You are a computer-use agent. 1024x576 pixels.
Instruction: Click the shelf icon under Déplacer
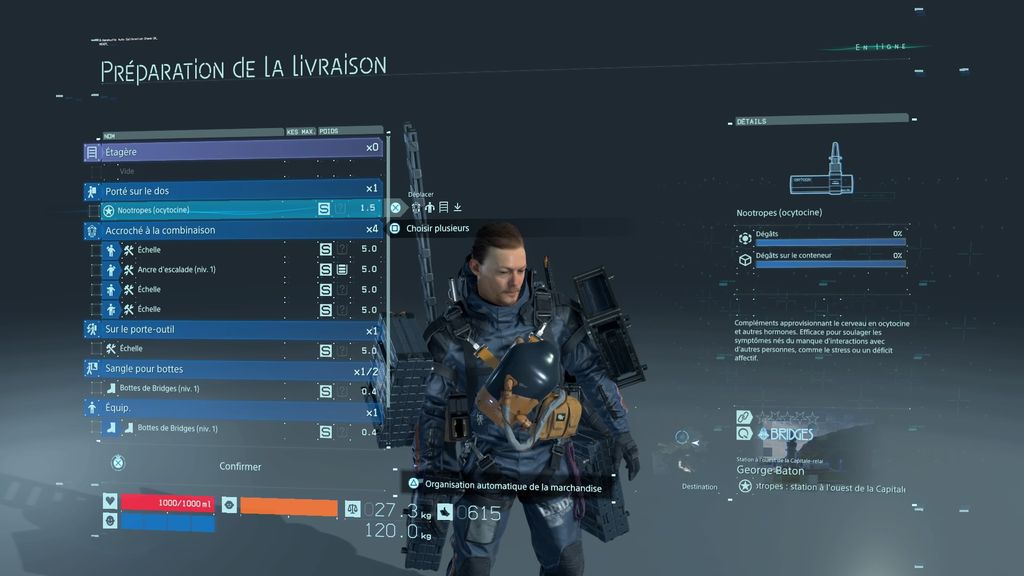443,207
